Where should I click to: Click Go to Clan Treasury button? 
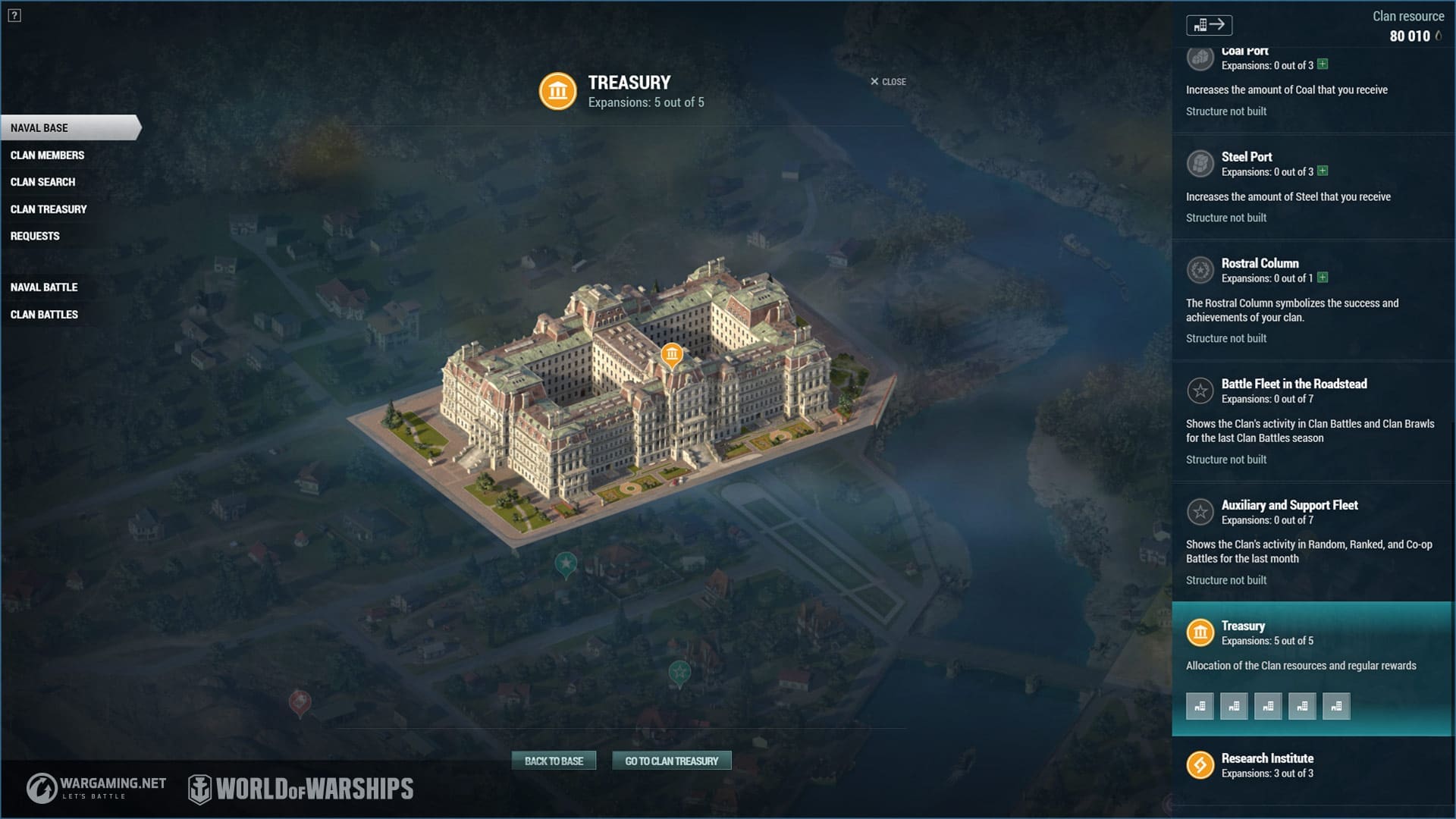tap(671, 761)
